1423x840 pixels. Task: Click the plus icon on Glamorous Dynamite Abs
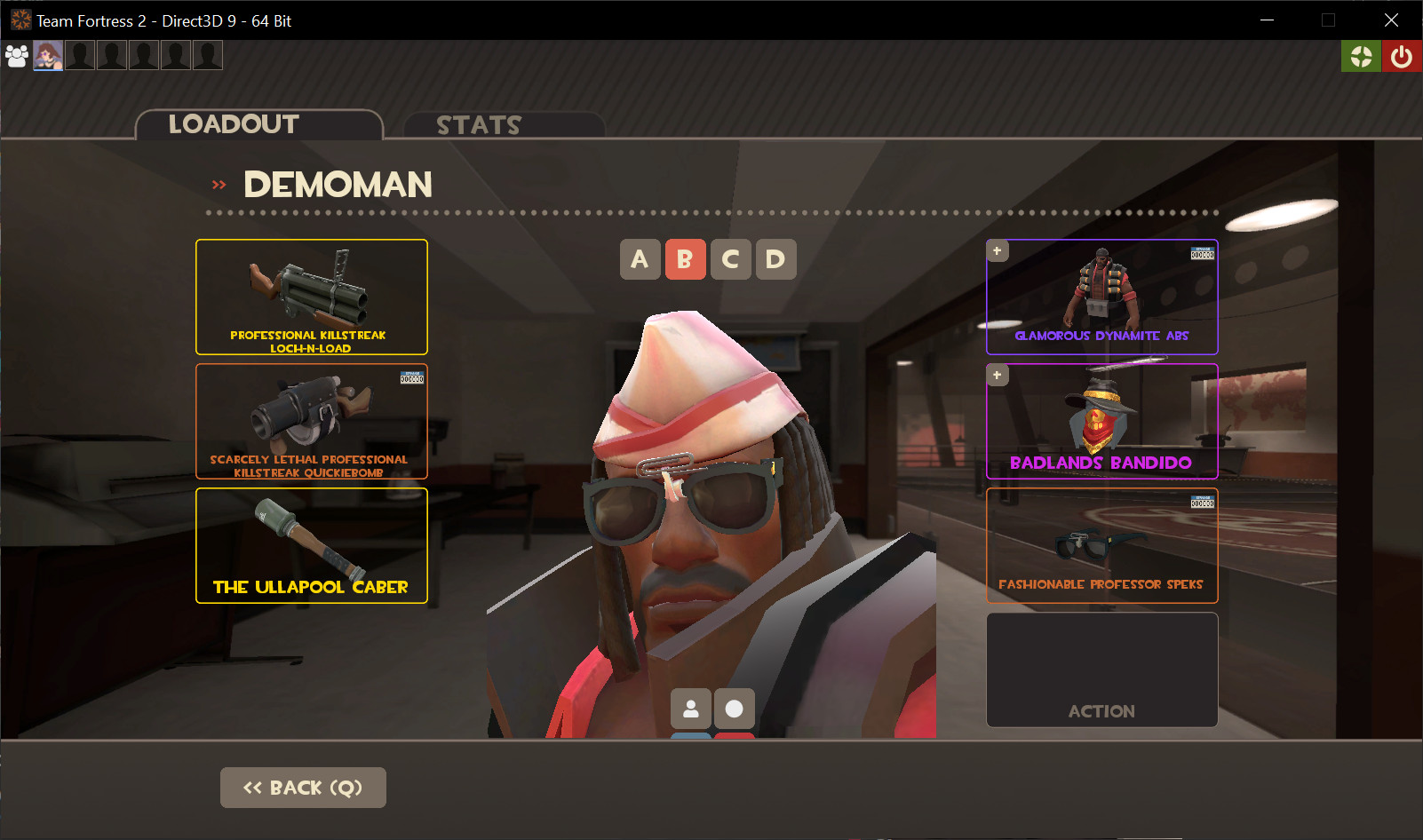click(997, 250)
